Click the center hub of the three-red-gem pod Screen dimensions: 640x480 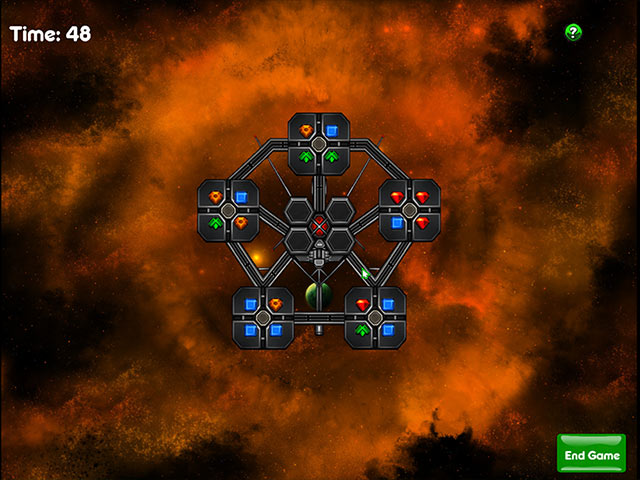pos(409,210)
